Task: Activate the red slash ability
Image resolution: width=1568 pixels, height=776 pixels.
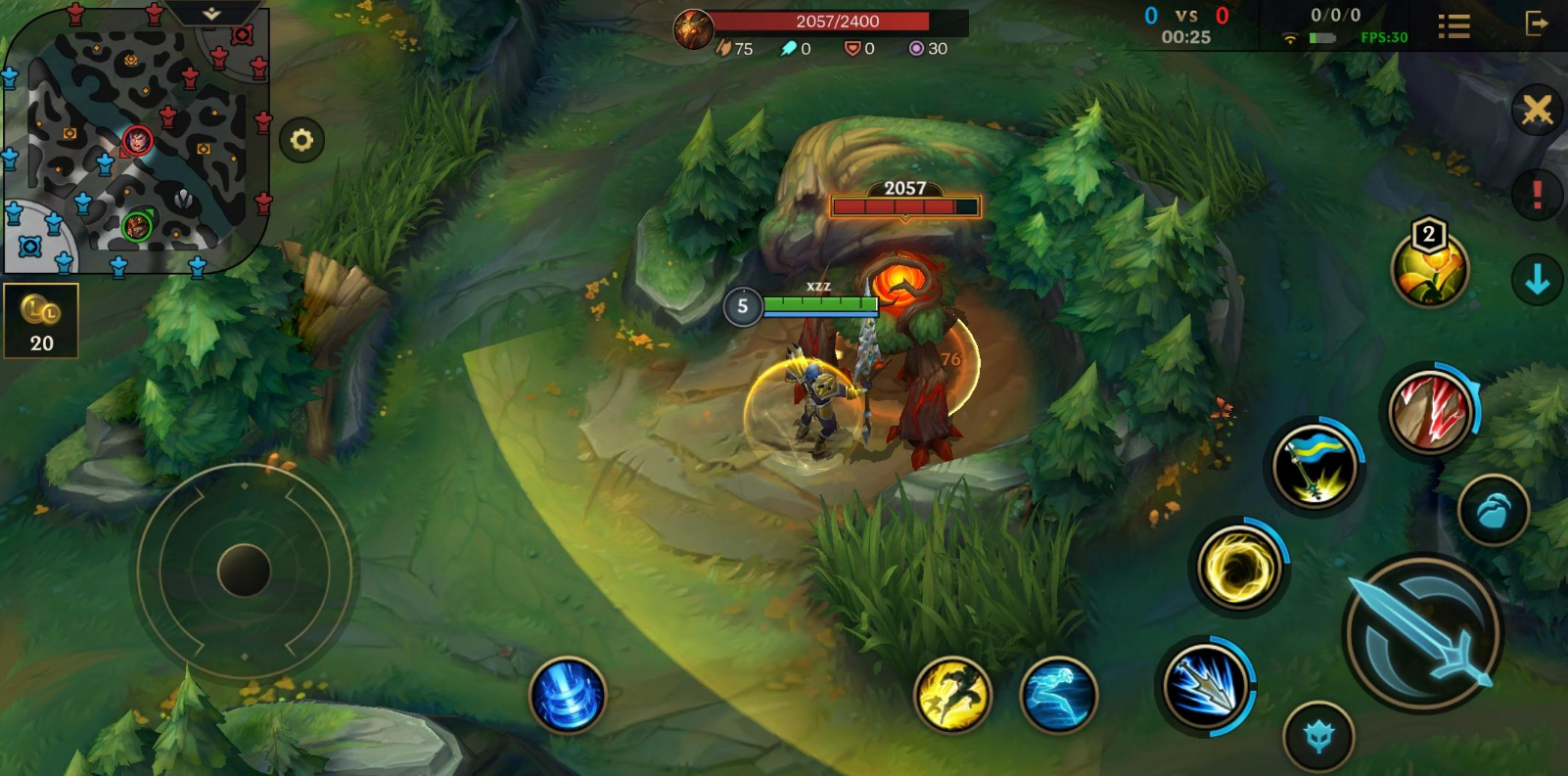Action: coord(1430,412)
